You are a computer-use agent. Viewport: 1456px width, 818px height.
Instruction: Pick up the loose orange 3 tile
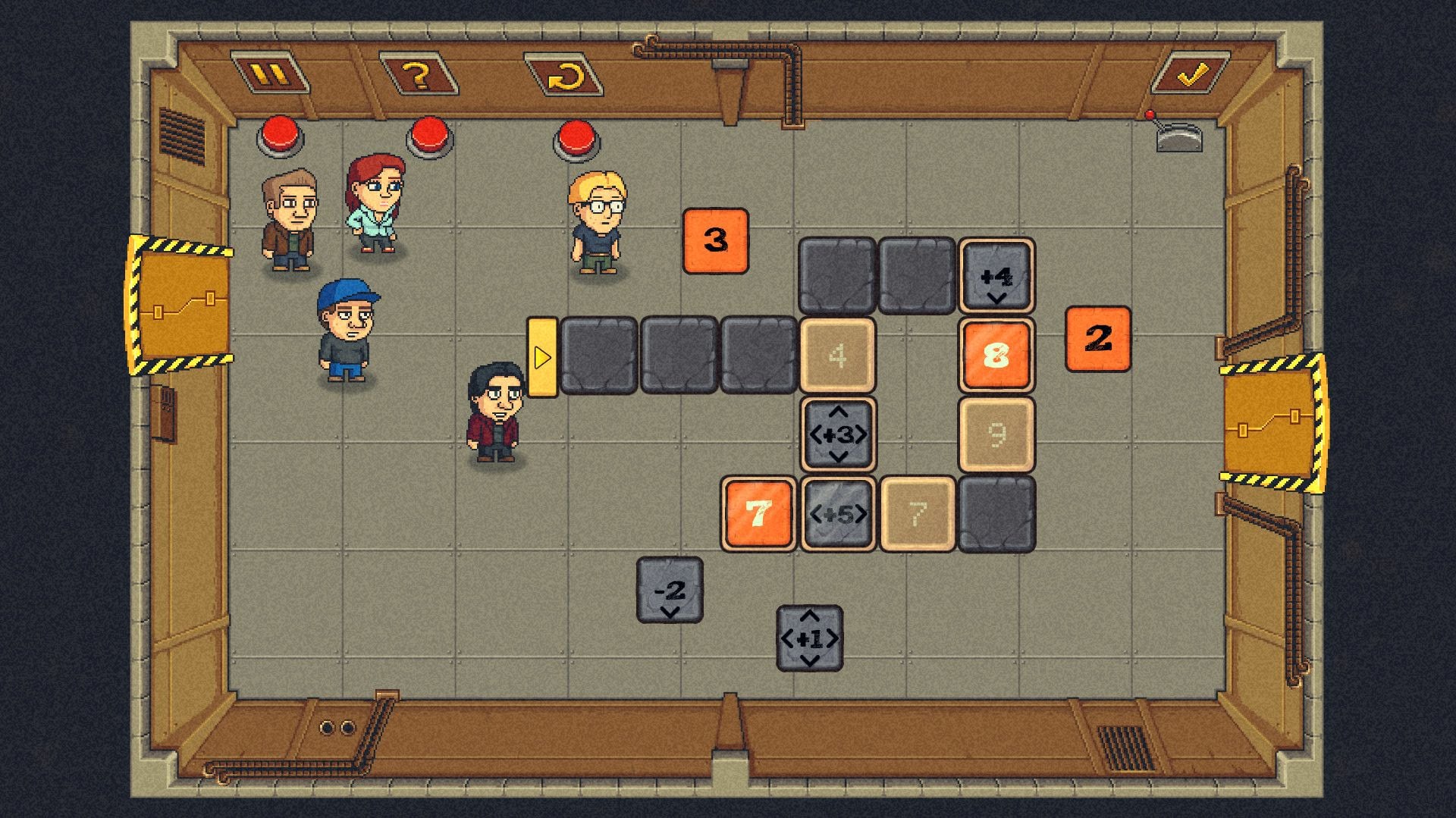(x=715, y=241)
